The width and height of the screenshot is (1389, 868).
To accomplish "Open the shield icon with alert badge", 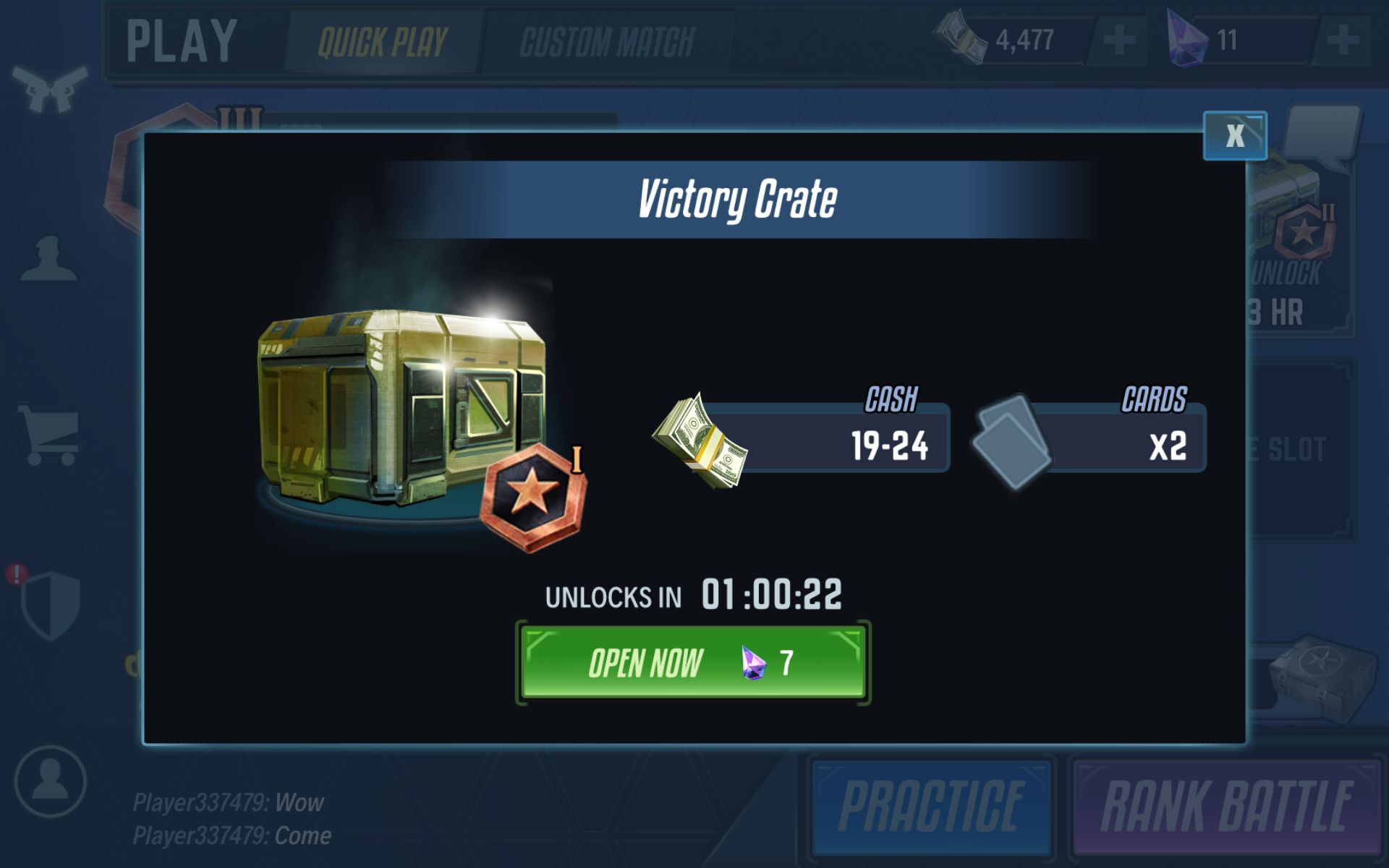I will point(49,604).
